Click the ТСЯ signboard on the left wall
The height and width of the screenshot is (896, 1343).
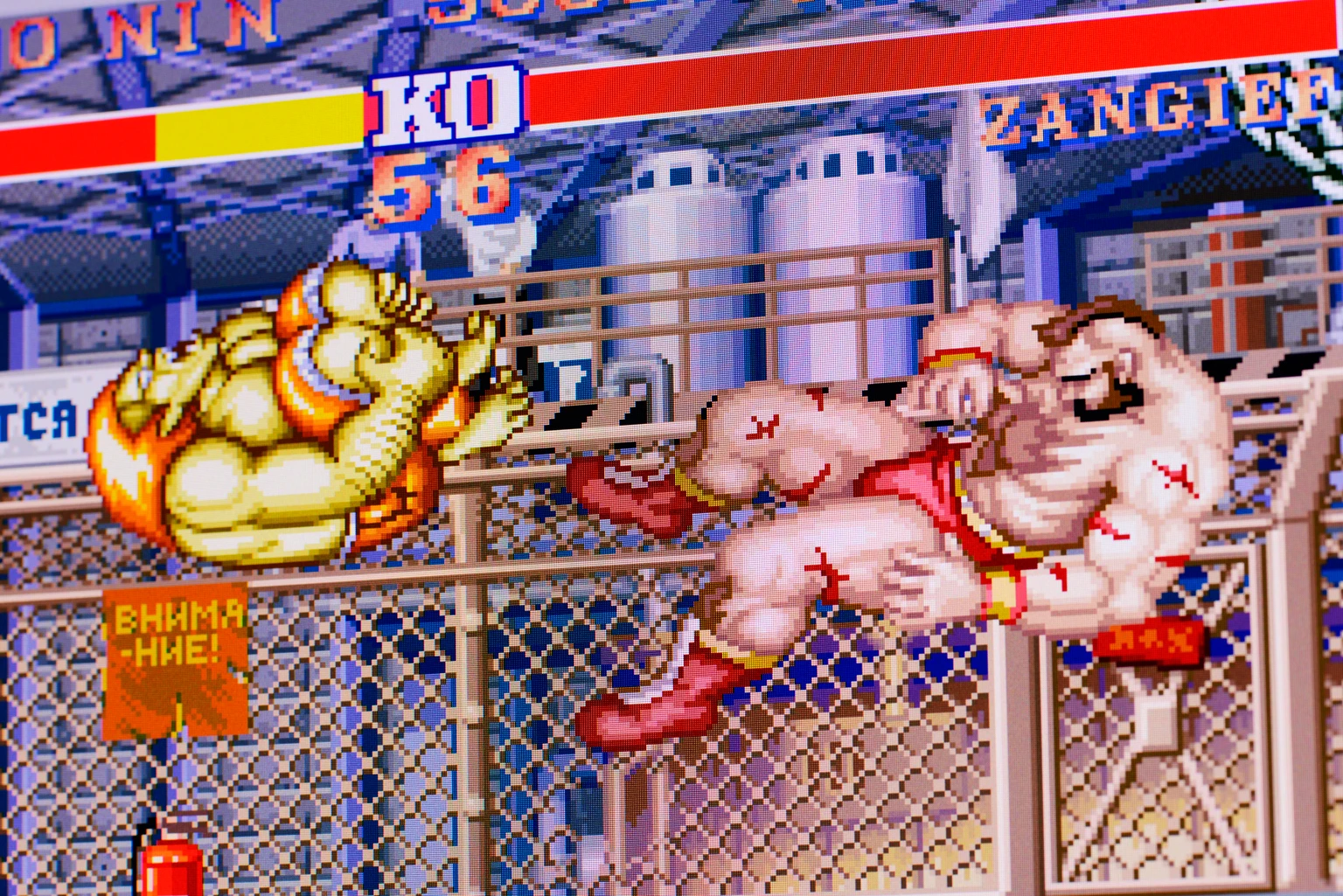[39, 420]
